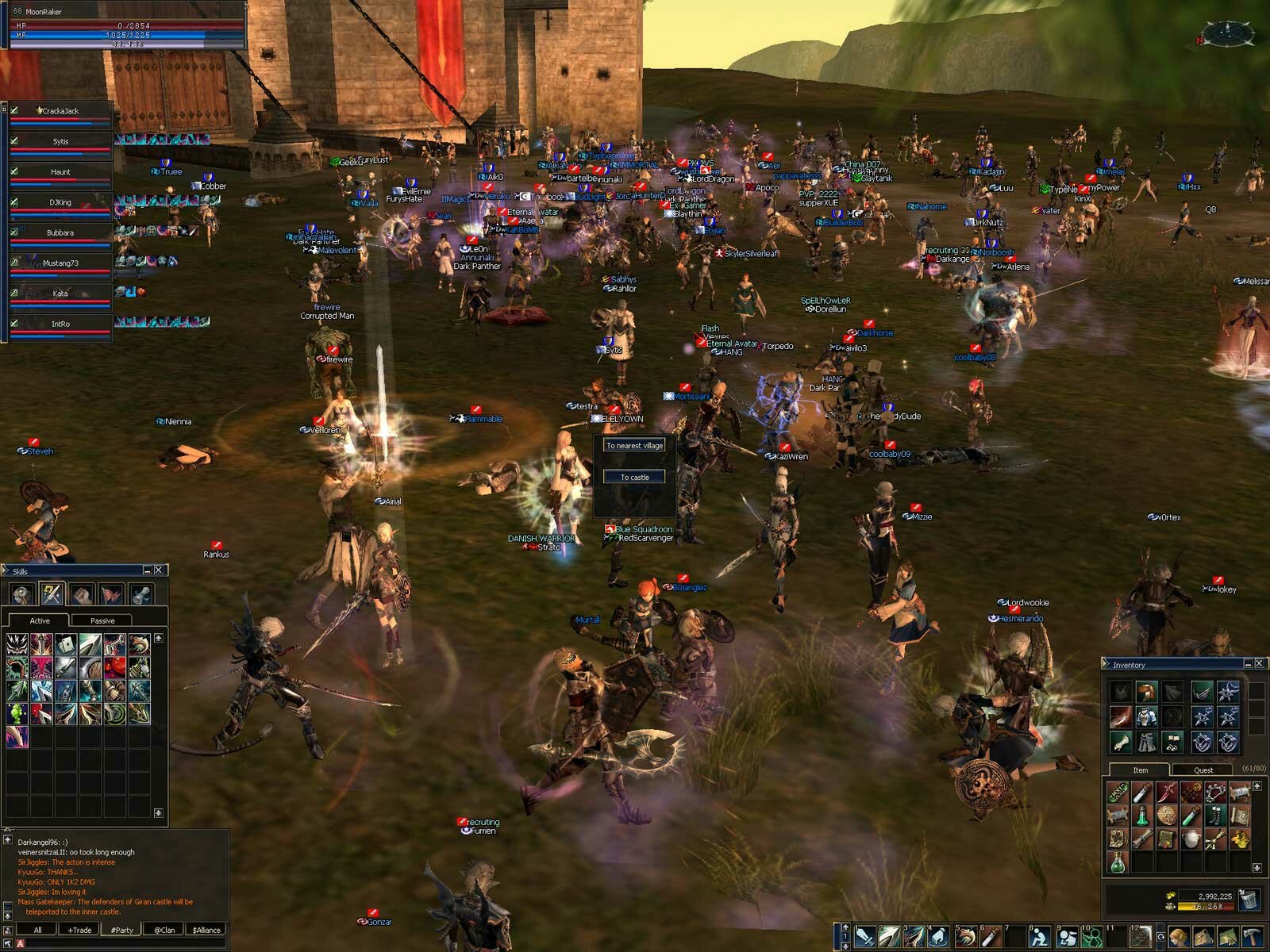Show the $Alliance chat channel
Viewport: 1270px width, 952px height.
pyautogui.click(x=206, y=930)
